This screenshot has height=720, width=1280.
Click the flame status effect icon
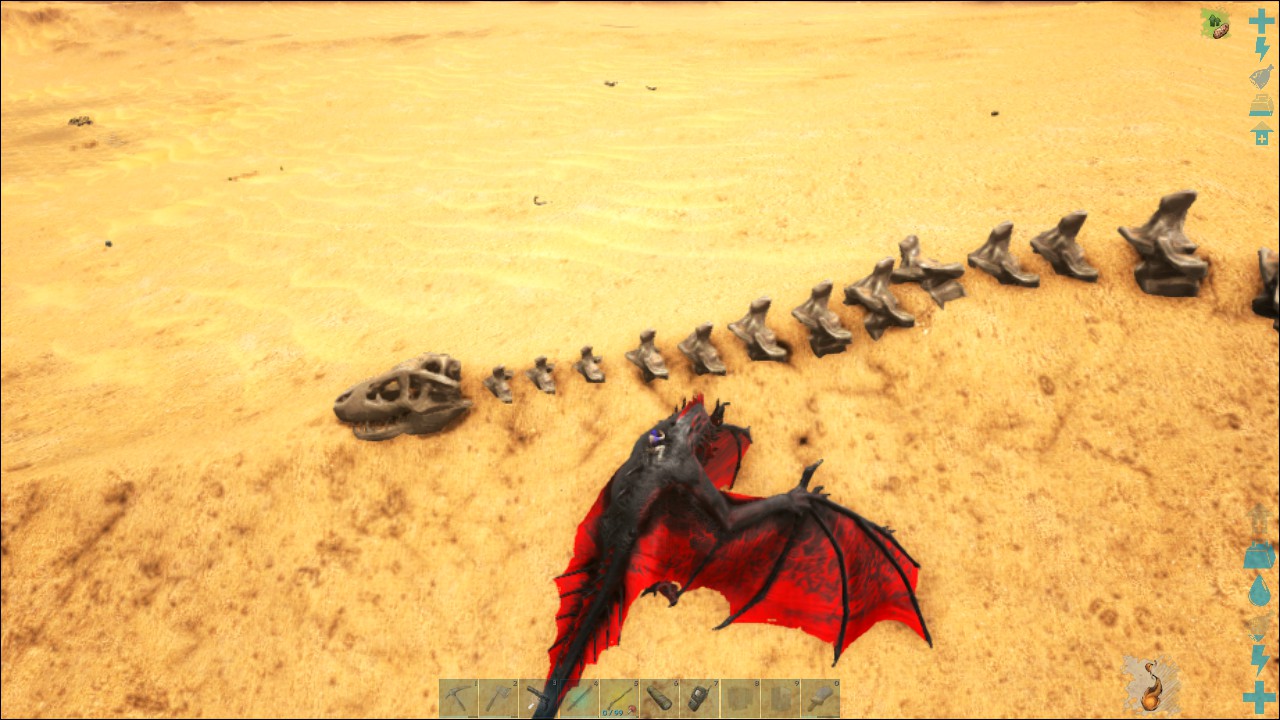[1151, 686]
